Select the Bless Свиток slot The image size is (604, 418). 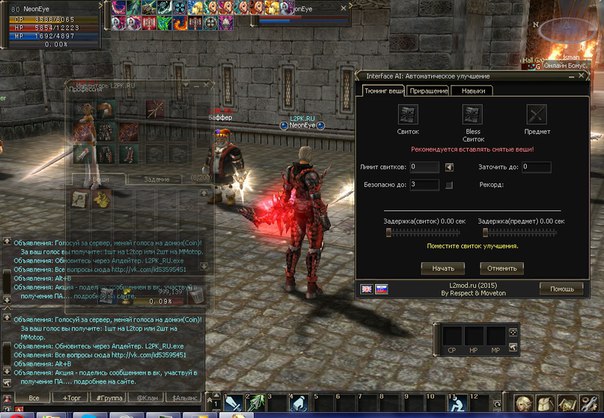472,114
